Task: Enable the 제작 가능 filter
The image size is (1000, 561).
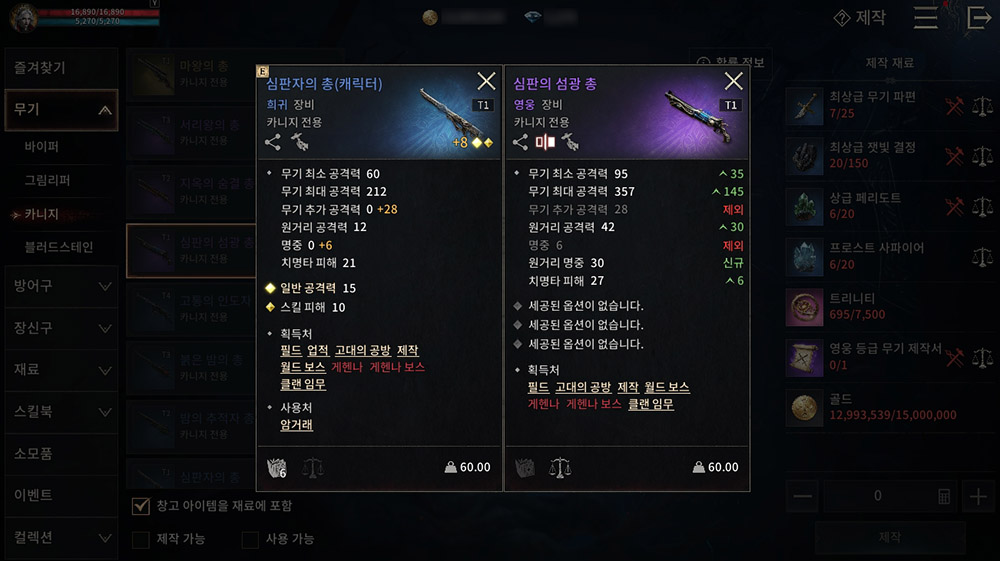Action: click(x=141, y=540)
